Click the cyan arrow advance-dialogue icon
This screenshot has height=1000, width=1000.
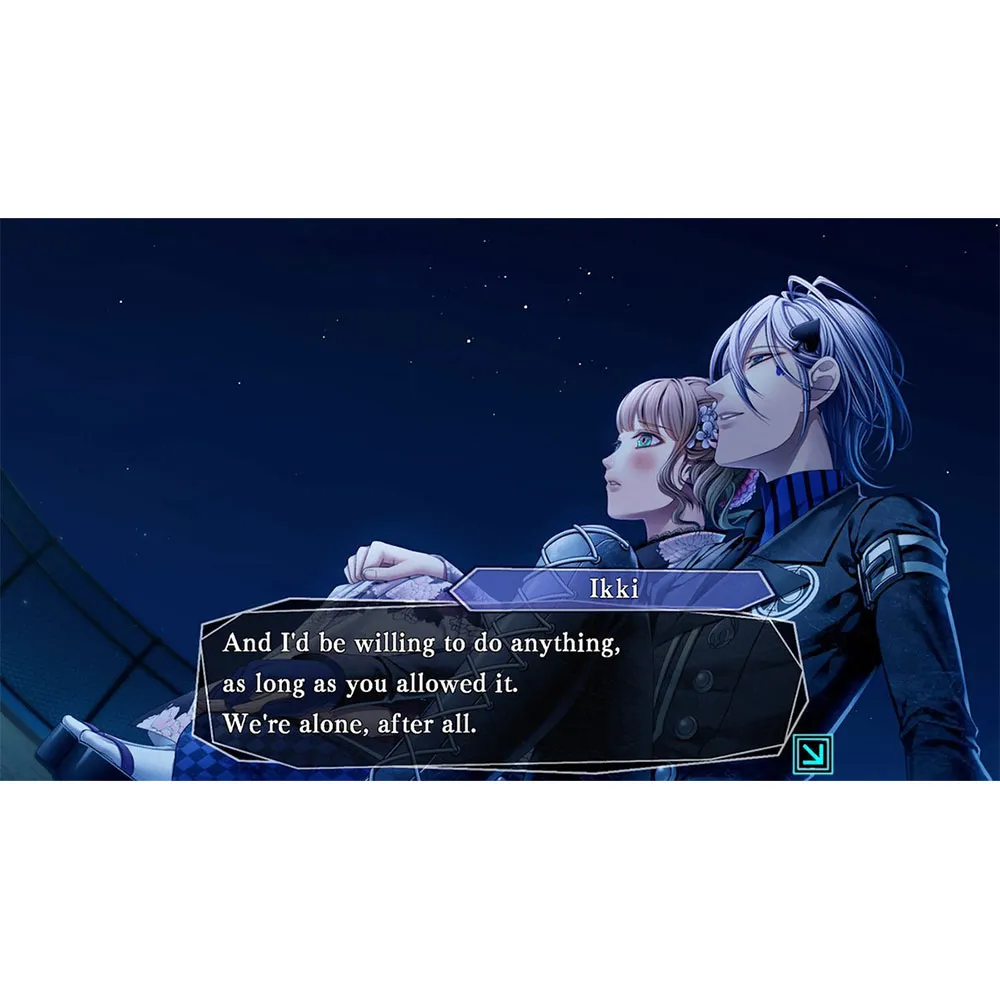pos(812,754)
